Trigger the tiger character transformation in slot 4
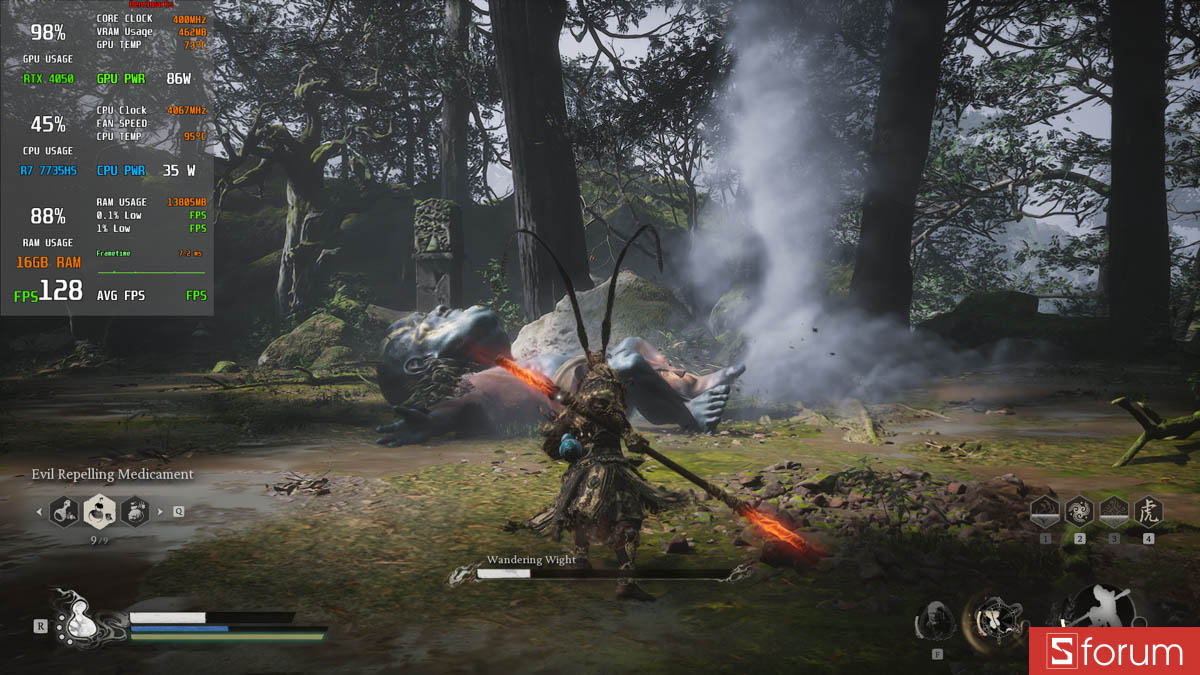This screenshot has width=1200, height=675. pos(1148,512)
